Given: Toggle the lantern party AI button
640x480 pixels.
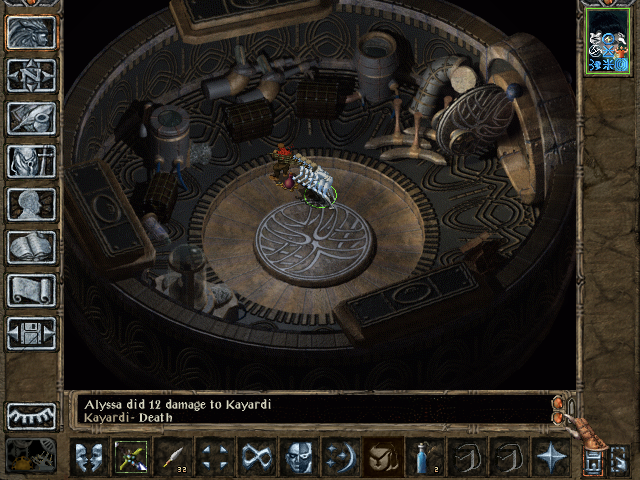Looking at the screenshot, I should (x=593, y=462).
